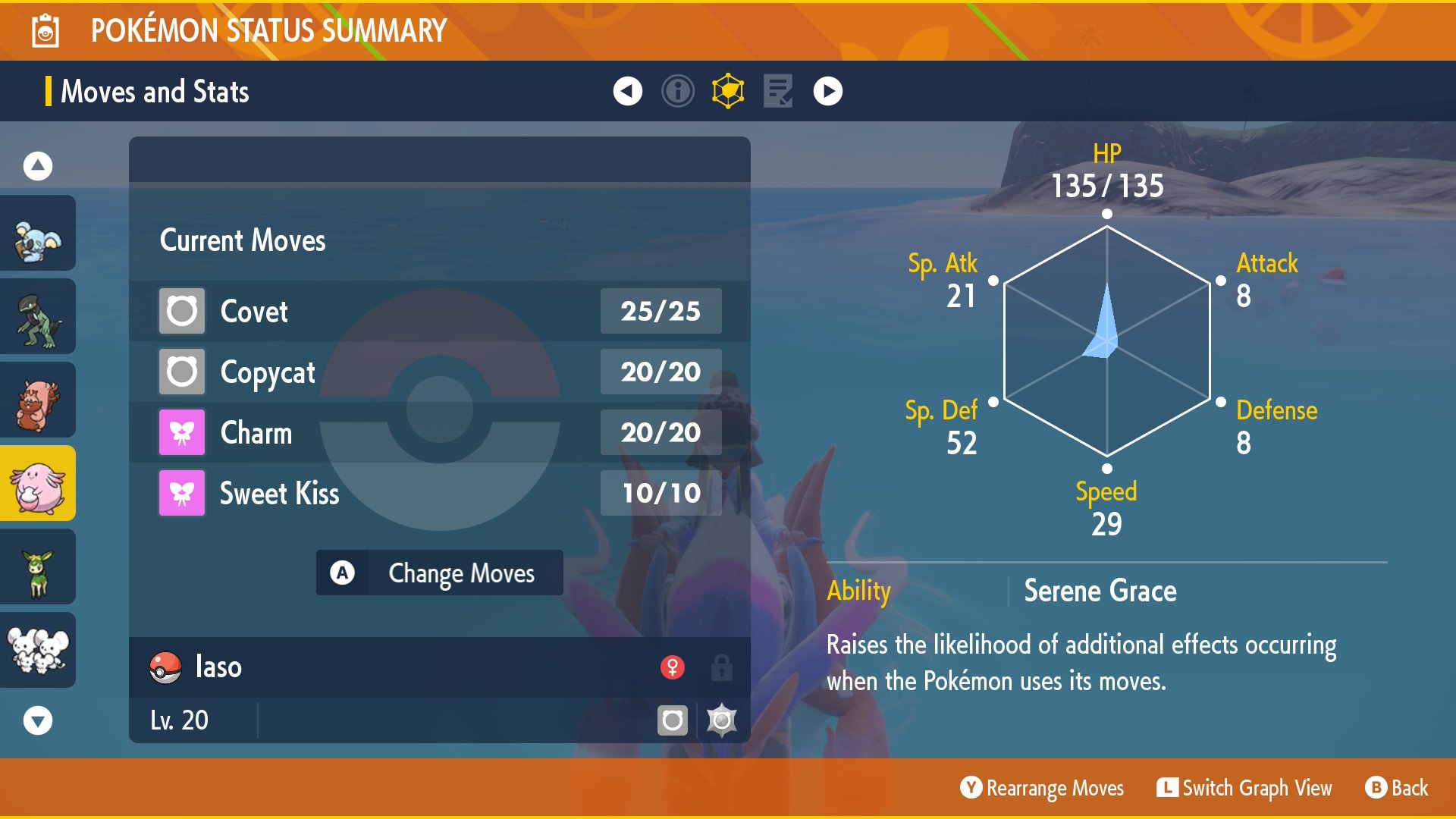The image size is (1456, 819).
Task: Select the green leafy Pokémon in party
Action: 38,567
